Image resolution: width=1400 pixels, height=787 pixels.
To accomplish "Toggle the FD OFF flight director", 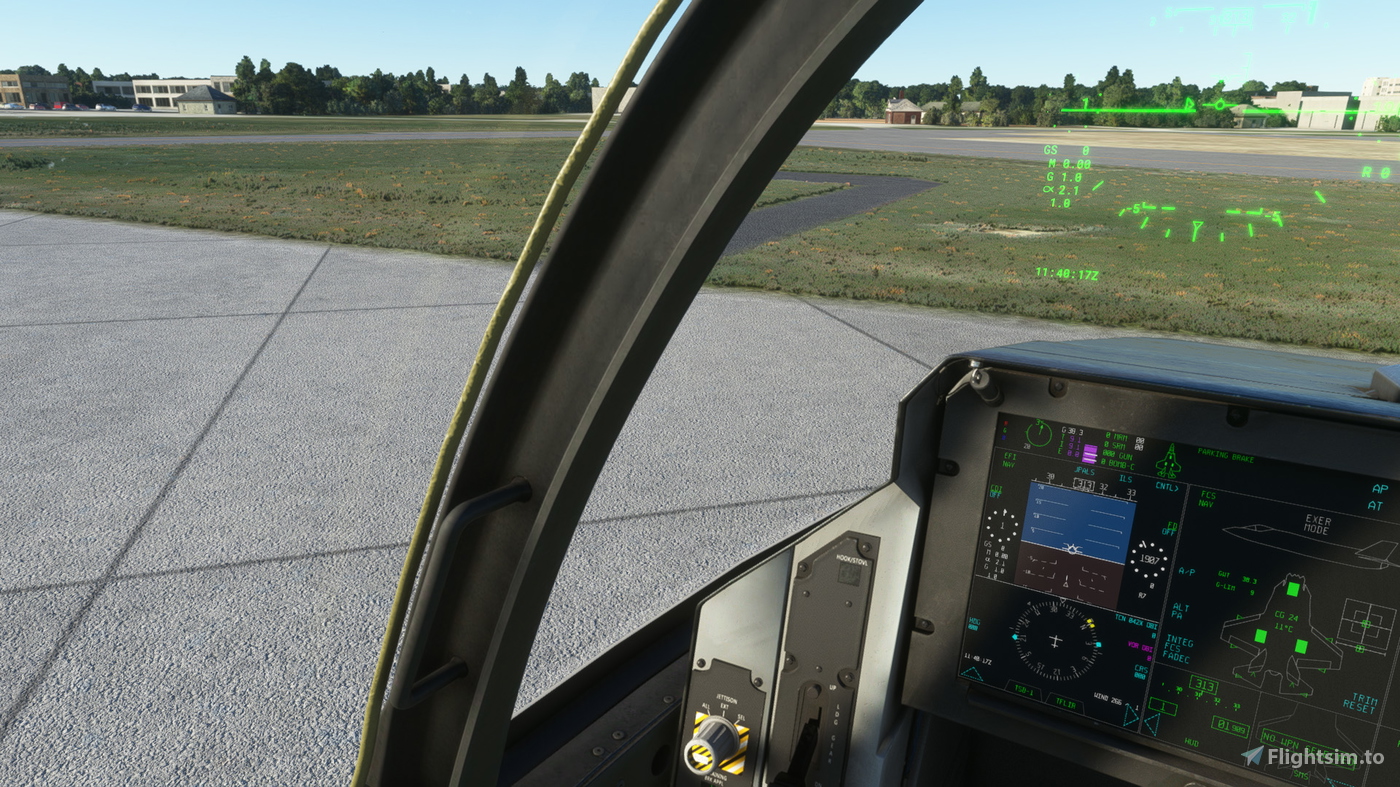I will point(1169,528).
